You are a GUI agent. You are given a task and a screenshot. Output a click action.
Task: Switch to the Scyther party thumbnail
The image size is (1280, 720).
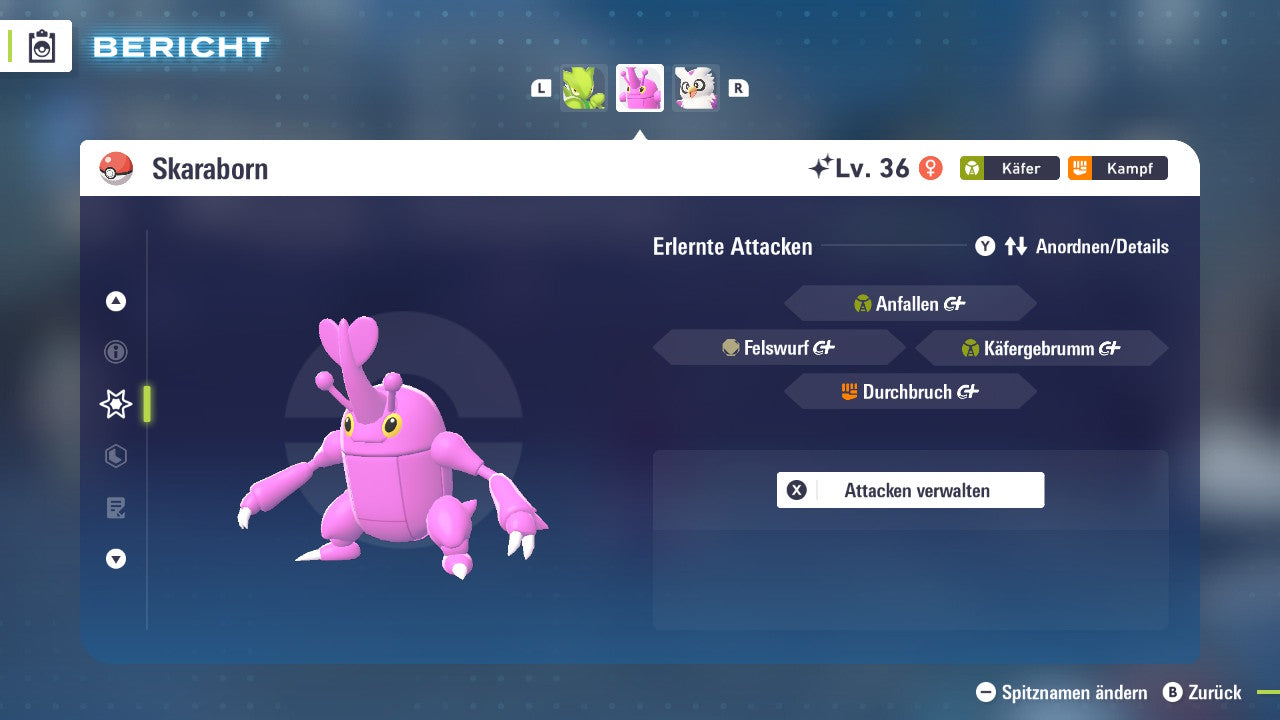(583, 88)
